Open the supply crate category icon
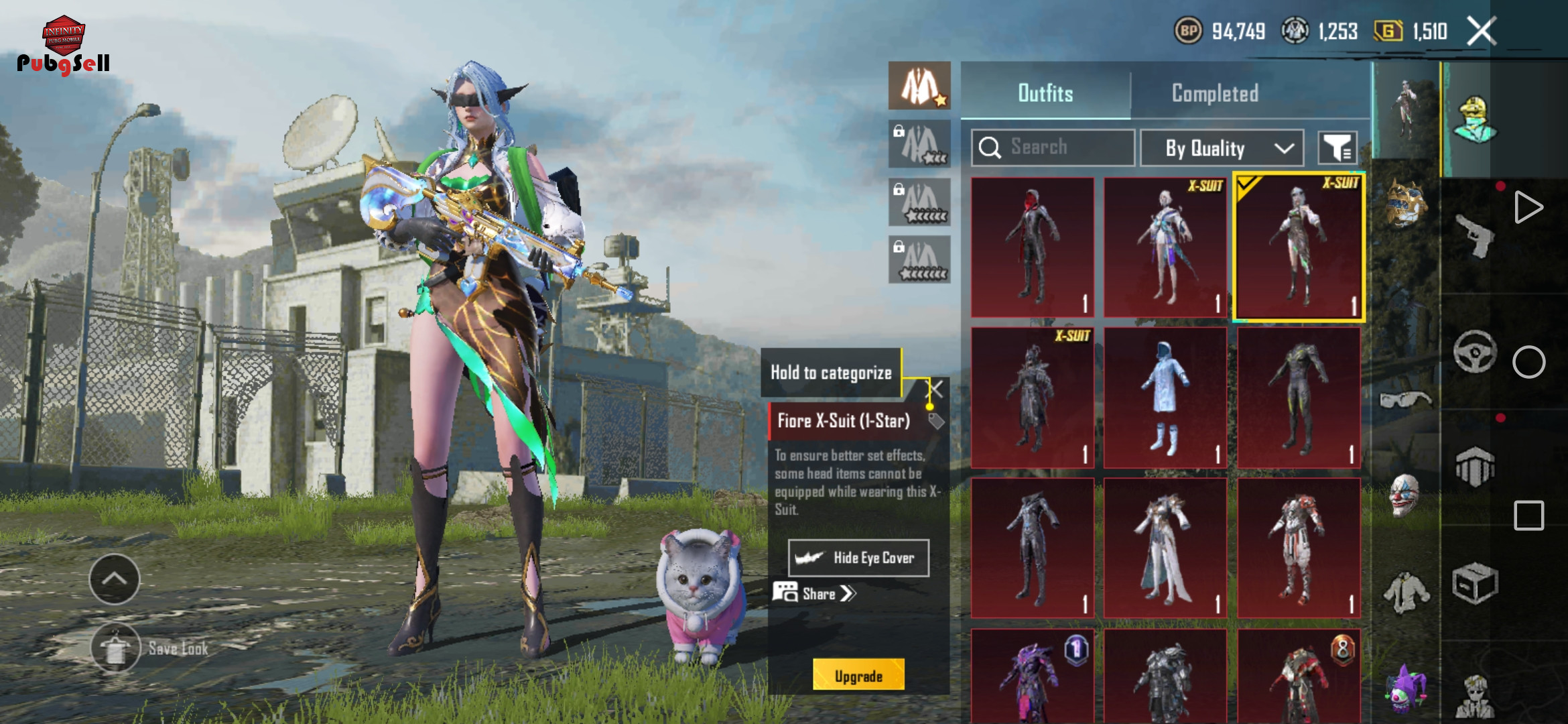 (1475, 584)
